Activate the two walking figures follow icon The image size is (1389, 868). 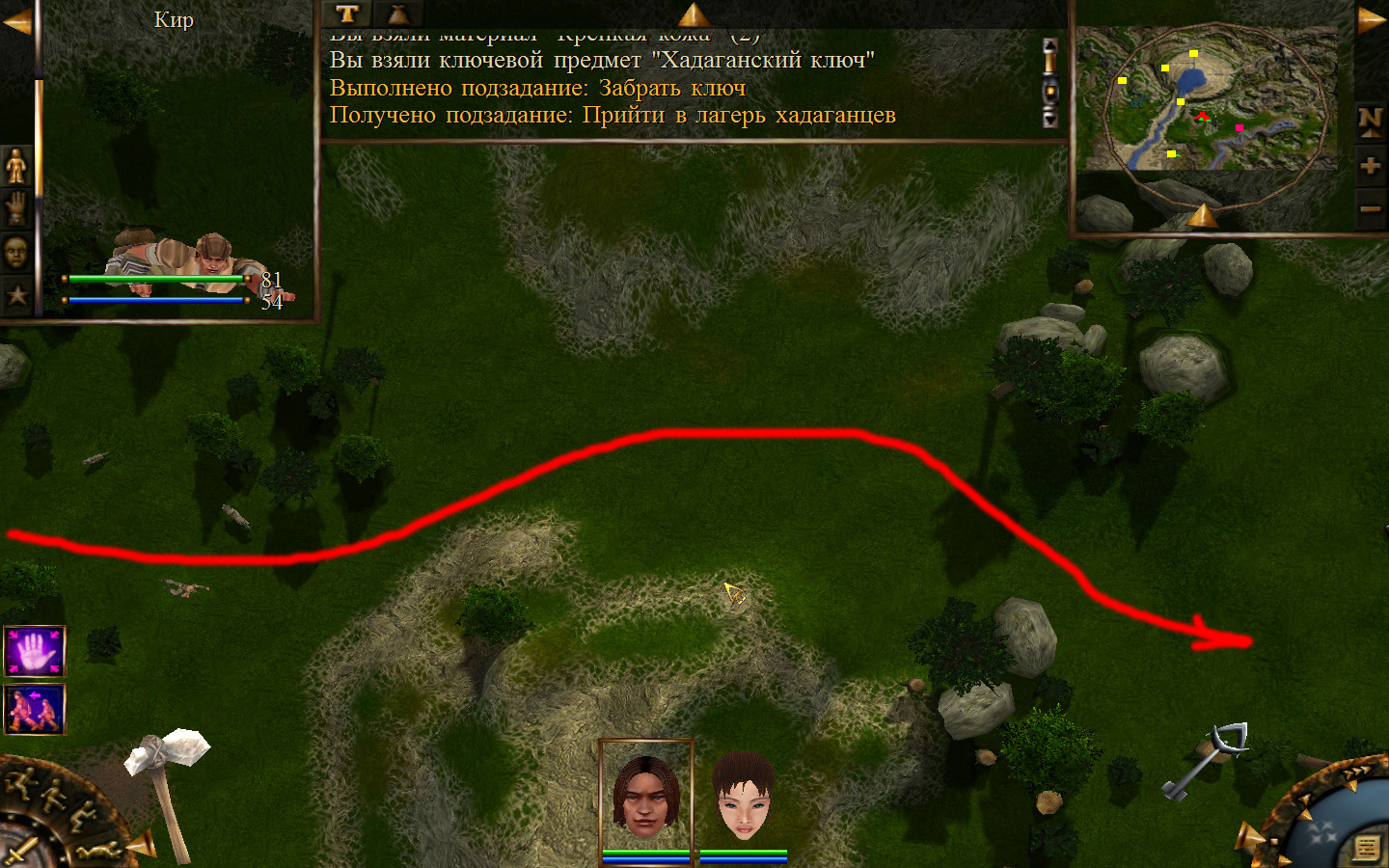(x=35, y=709)
